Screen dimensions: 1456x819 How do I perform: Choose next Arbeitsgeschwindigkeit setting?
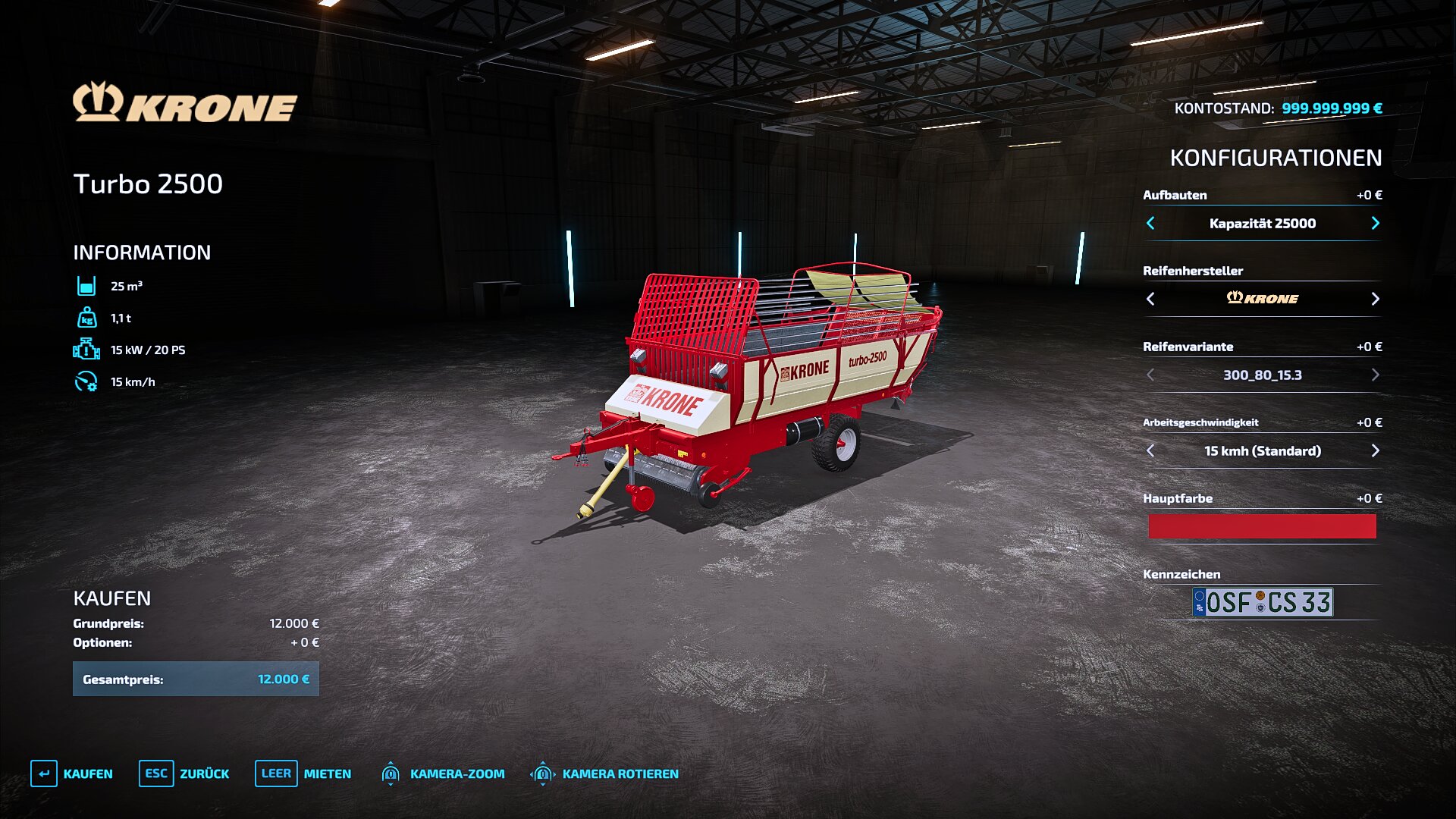[1375, 450]
